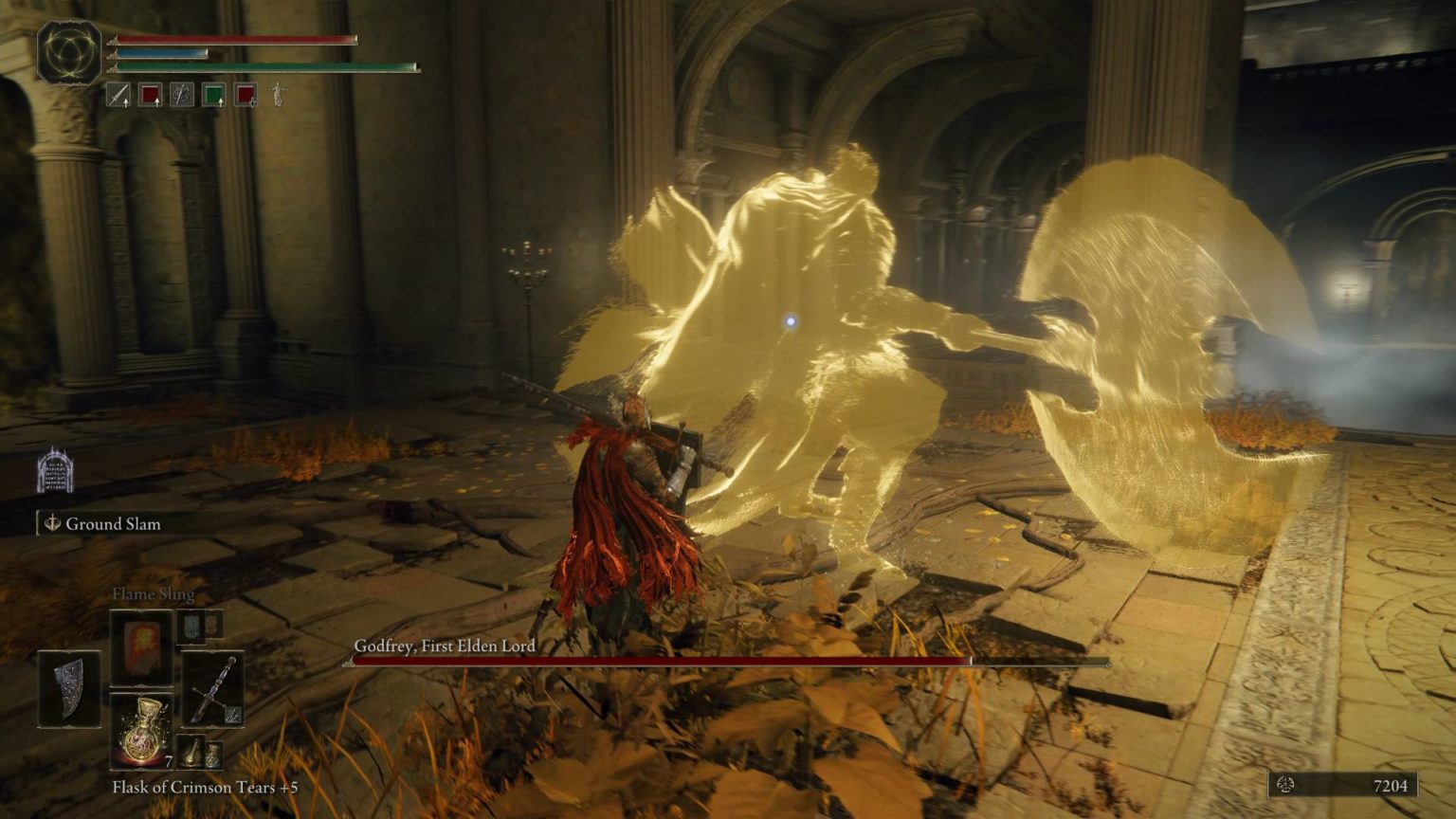This screenshot has height=819, width=1456.
Task: Click the memorized spell thumbnail above Flame Sling
Action: pos(192,627)
